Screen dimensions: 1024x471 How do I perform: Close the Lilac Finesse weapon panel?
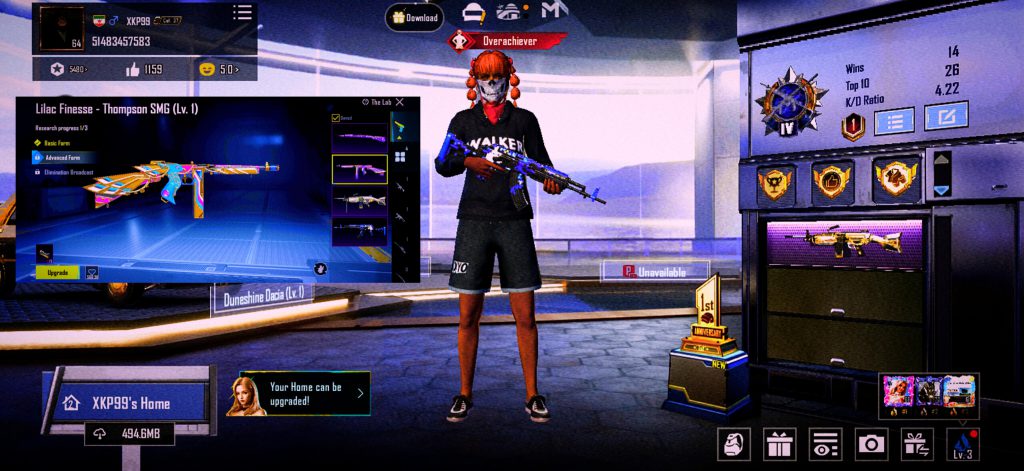coord(400,102)
